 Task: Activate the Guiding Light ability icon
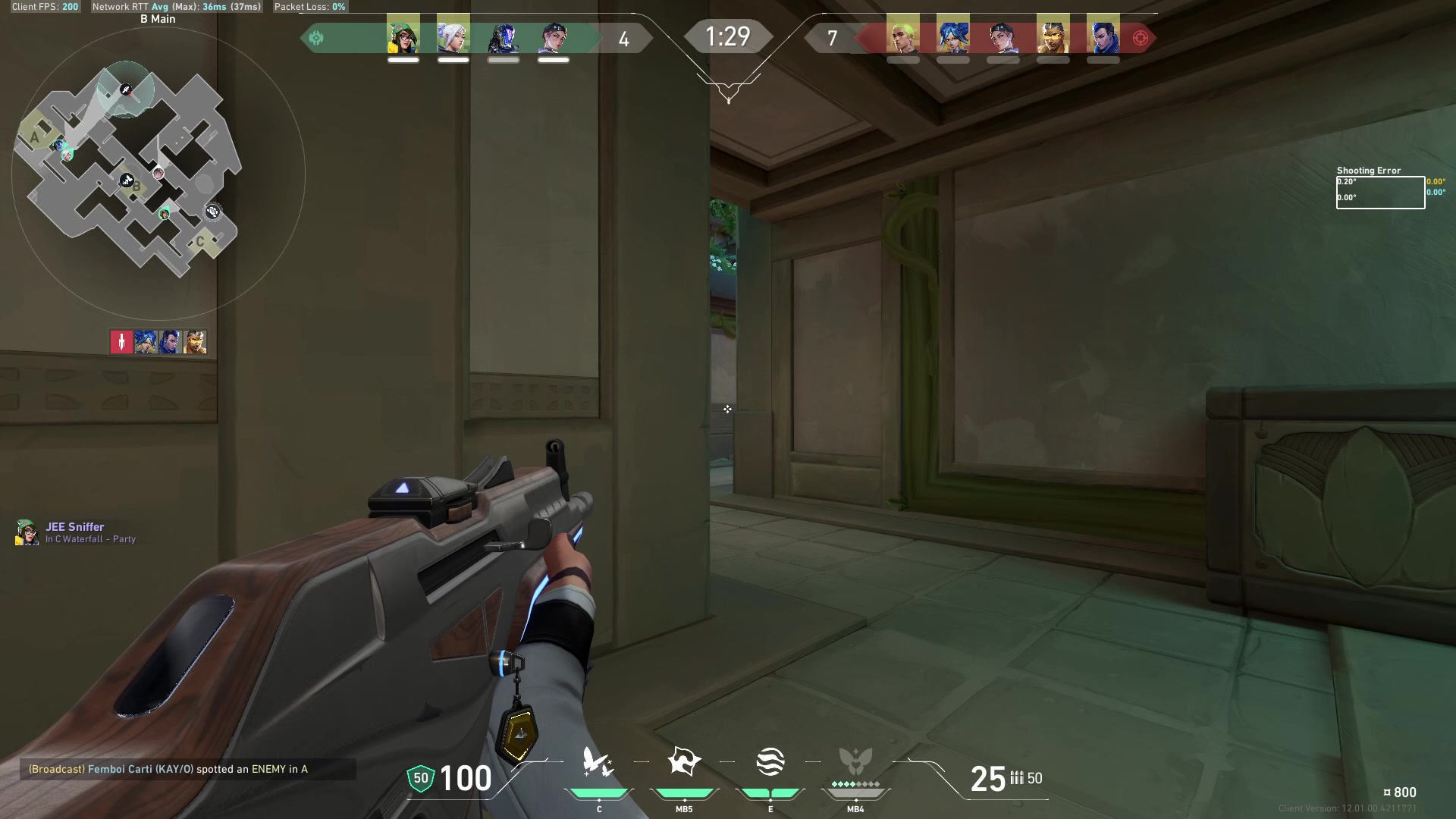770,762
